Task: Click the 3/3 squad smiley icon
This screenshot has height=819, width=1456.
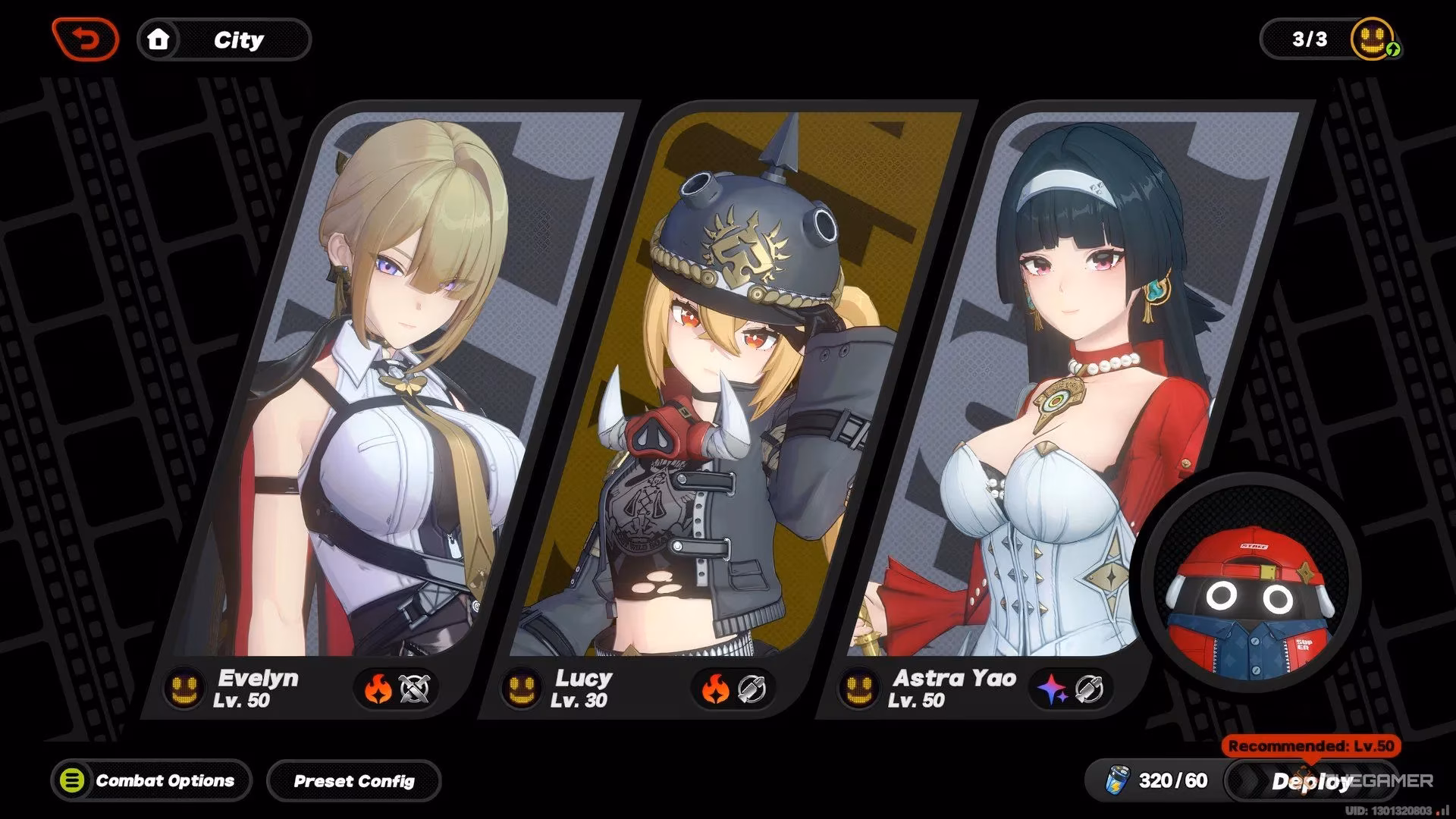Action: coord(1373,39)
